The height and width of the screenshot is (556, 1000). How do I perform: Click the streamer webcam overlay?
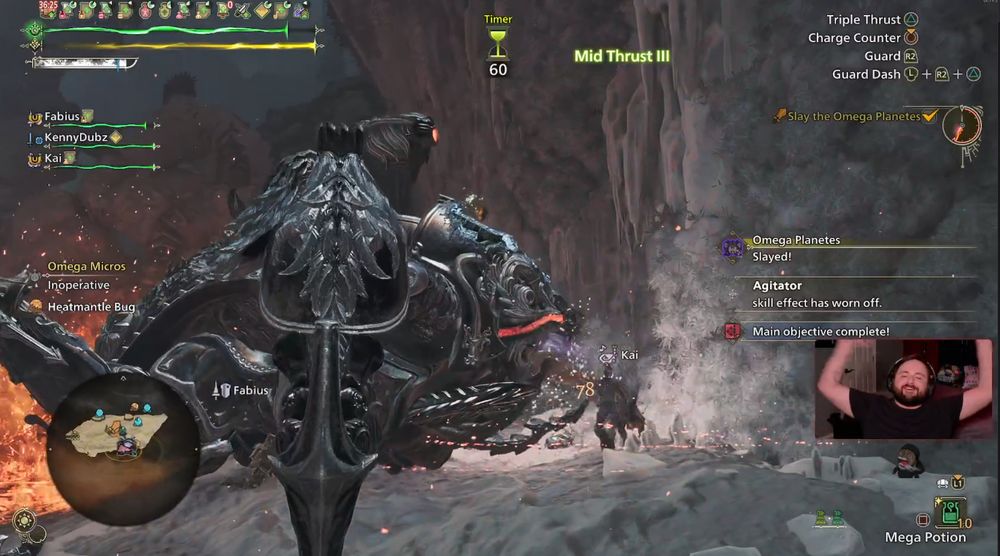(904, 389)
